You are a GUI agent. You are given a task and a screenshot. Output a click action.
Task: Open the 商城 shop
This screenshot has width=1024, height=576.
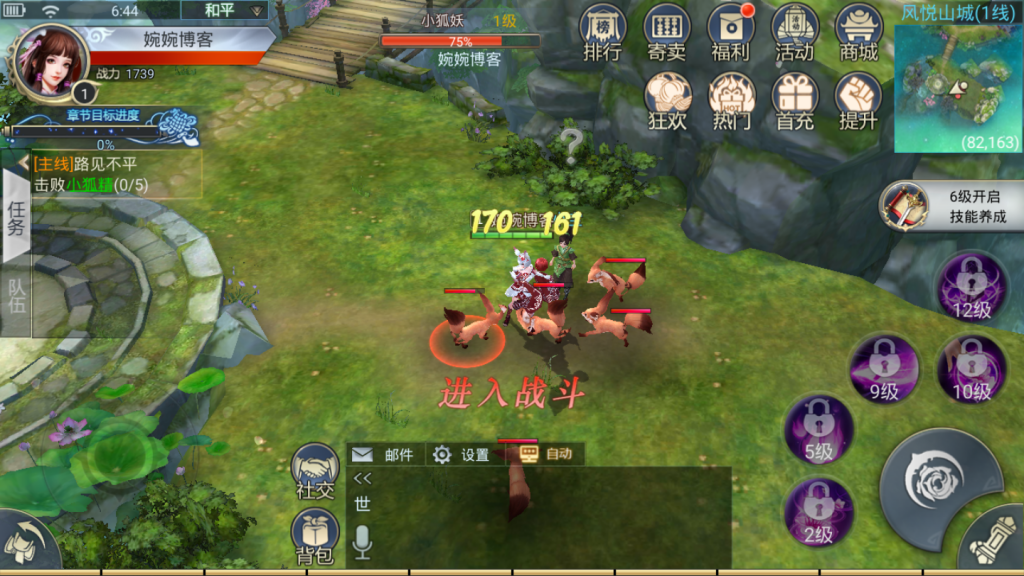click(859, 34)
